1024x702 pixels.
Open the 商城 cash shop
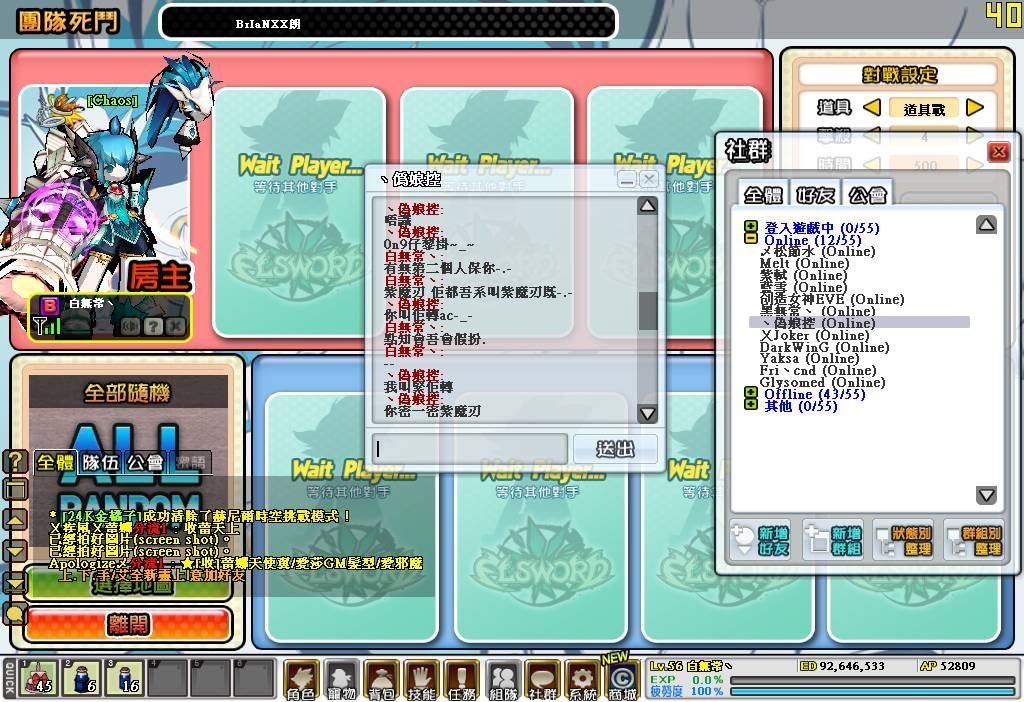(622, 680)
